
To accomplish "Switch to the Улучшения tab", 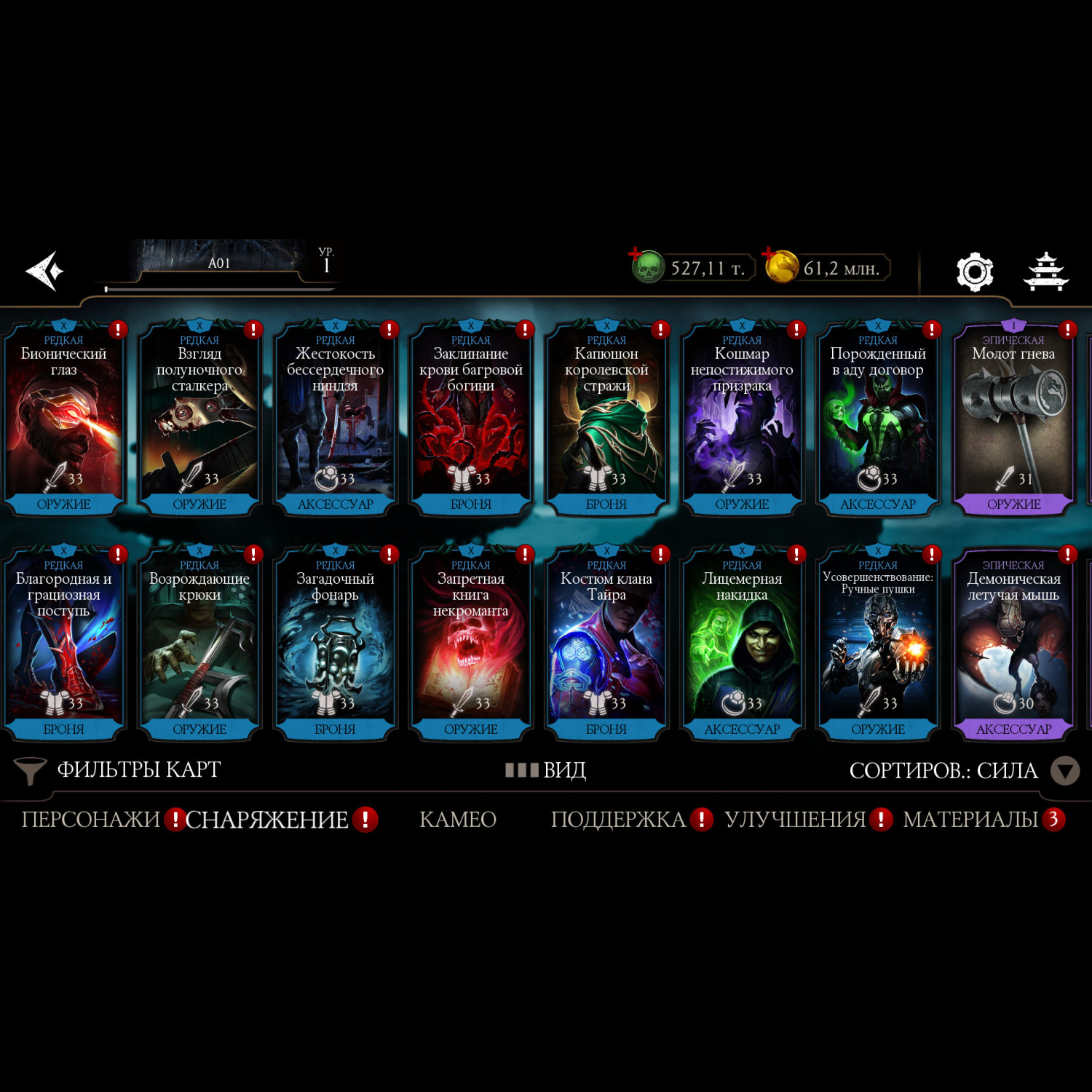I will 795,820.
